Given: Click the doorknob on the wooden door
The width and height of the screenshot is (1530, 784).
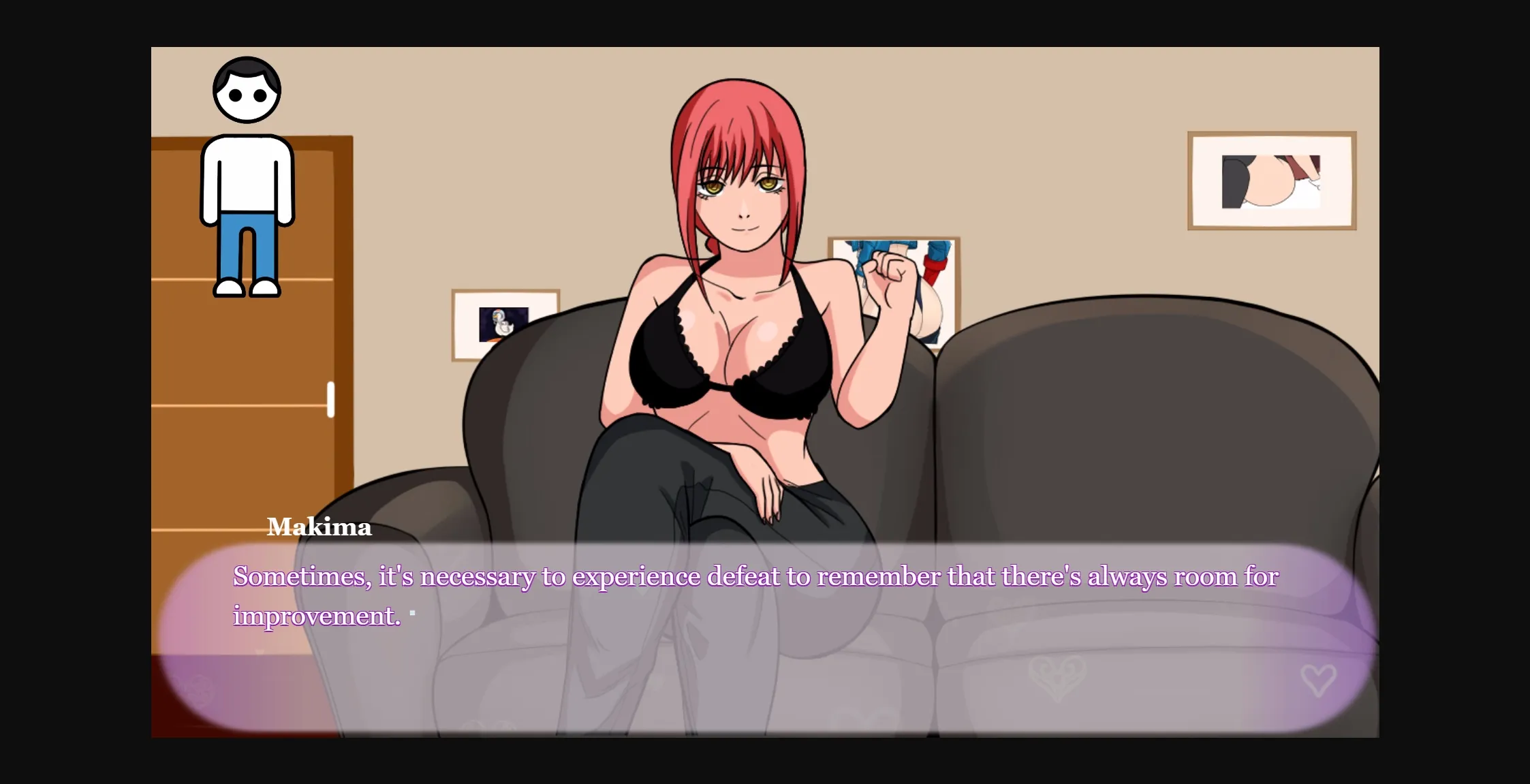Looking at the screenshot, I should [332, 401].
